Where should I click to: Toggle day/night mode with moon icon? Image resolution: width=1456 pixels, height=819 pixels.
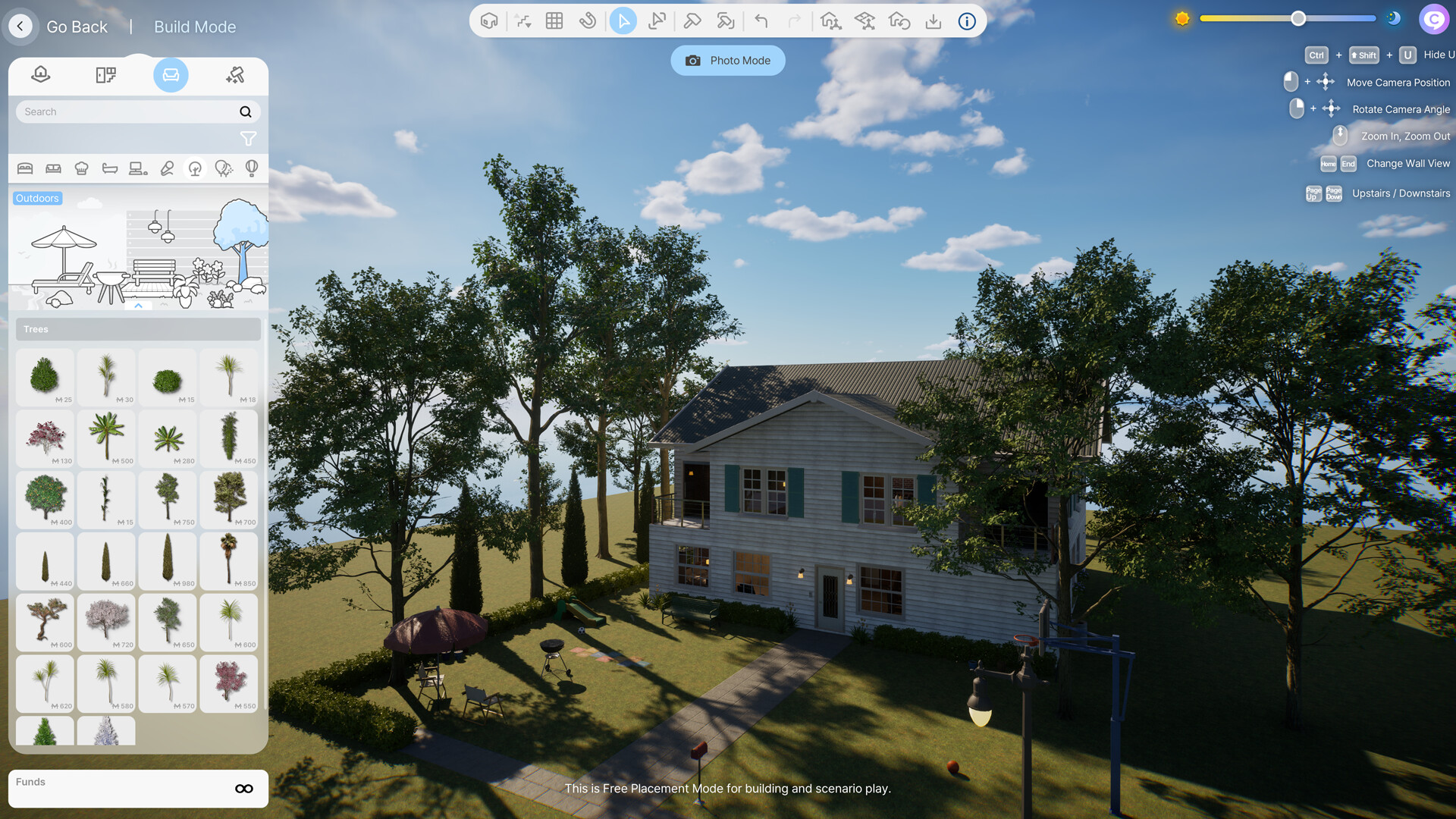tap(1394, 17)
